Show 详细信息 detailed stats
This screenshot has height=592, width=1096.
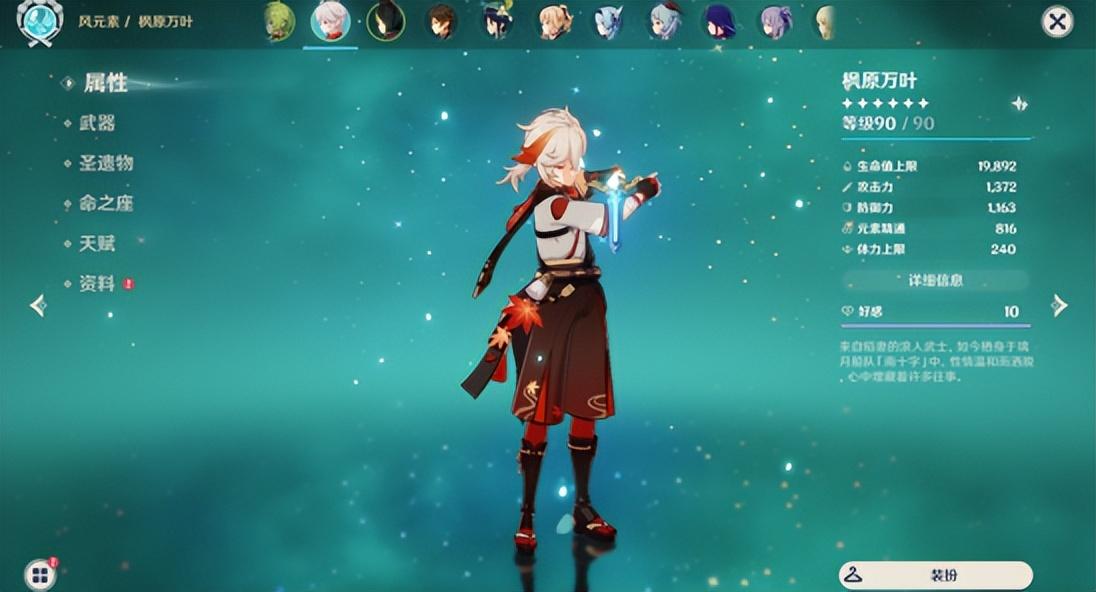(x=935, y=281)
